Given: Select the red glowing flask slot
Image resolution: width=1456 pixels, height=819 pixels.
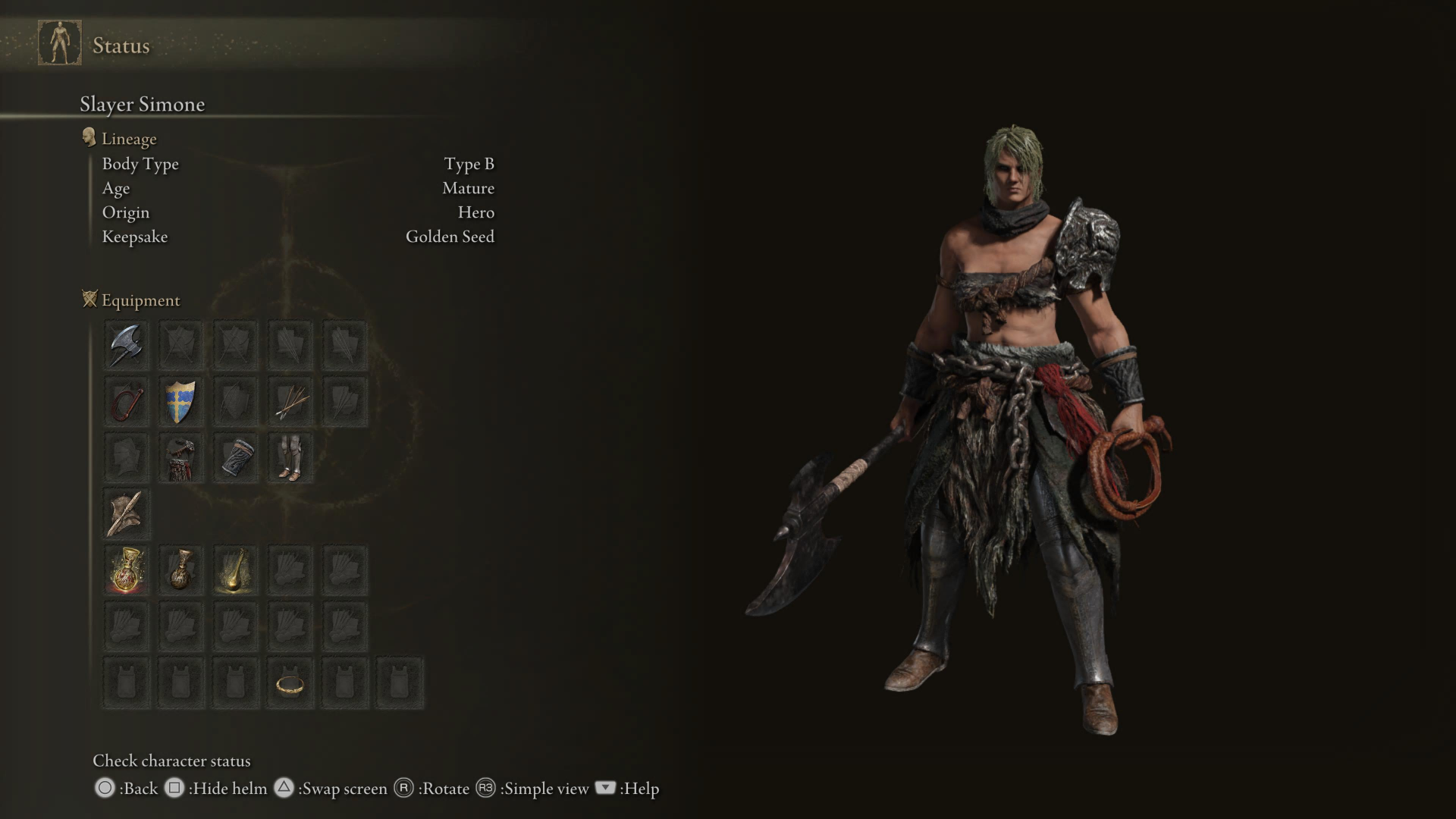Looking at the screenshot, I should click(126, 570).
